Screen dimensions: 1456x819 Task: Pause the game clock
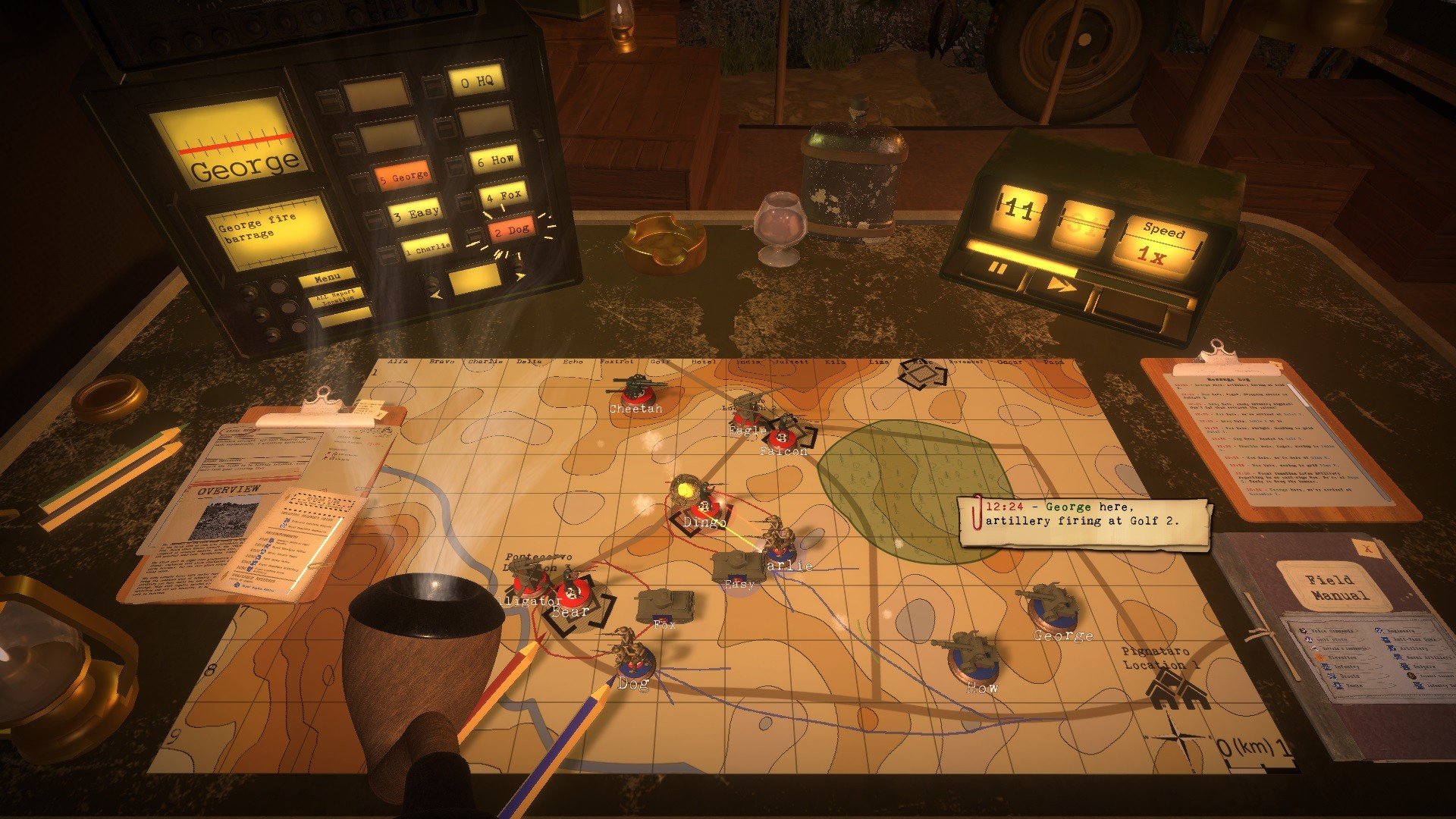pos(997,269)
